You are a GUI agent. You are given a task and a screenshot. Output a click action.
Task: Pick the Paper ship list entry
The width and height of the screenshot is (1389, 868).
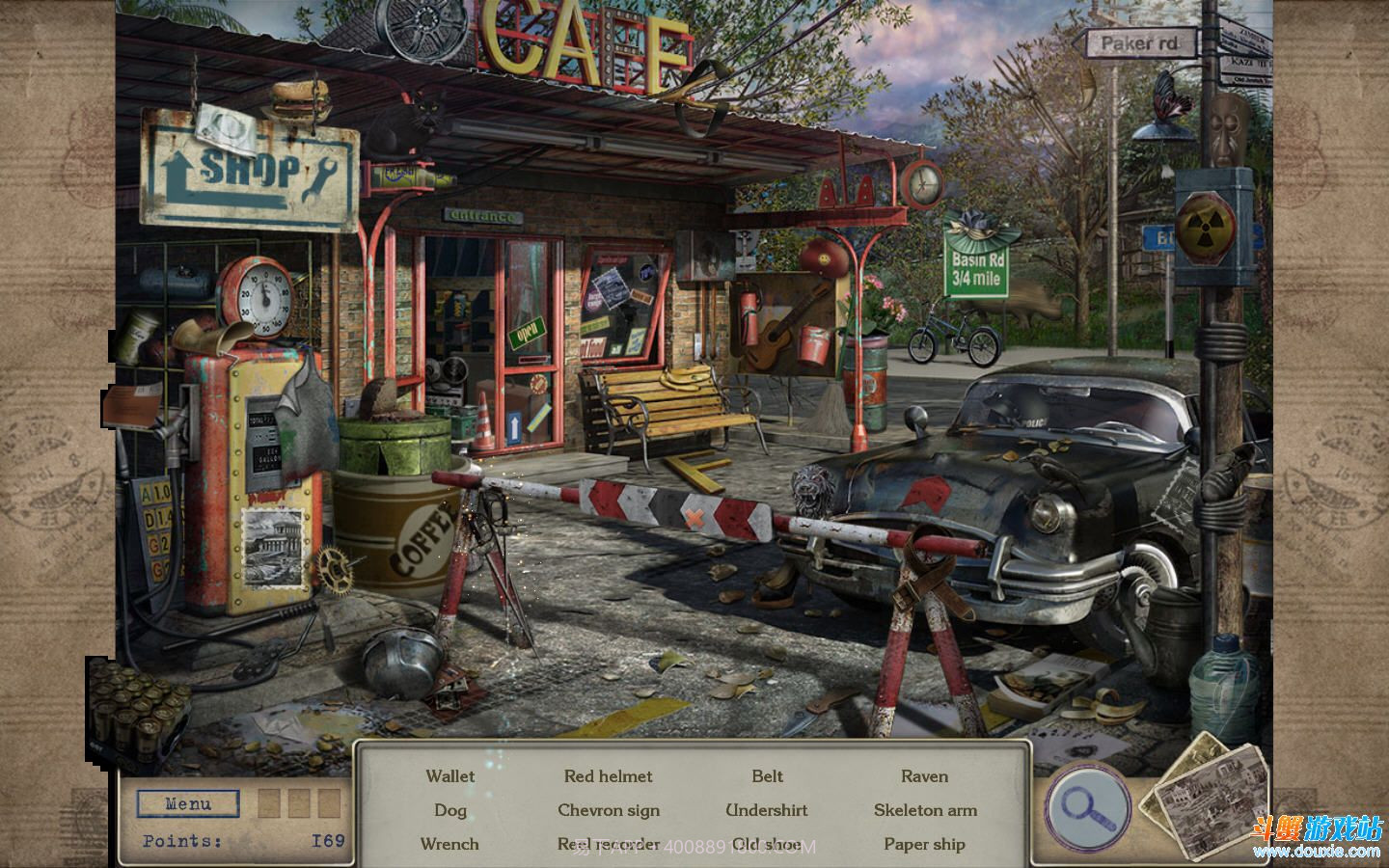click(x=924, y=844)
